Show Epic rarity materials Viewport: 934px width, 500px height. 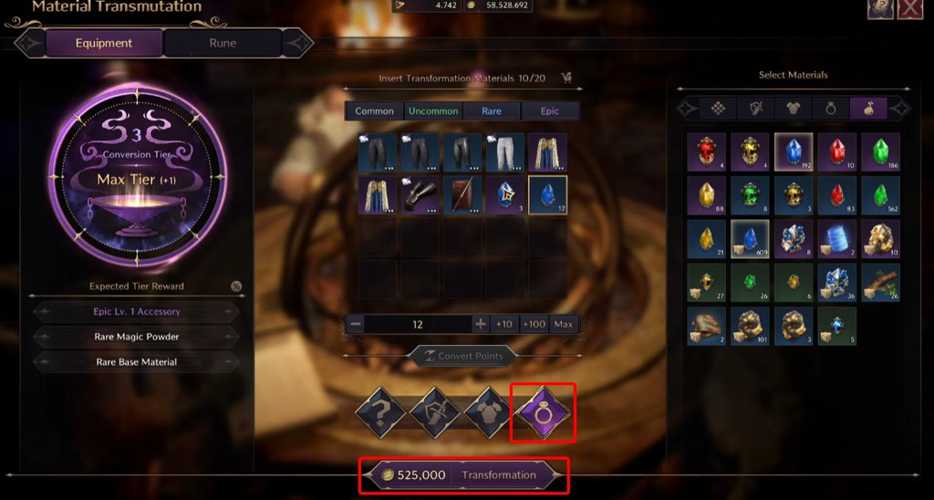click(550, 111)
